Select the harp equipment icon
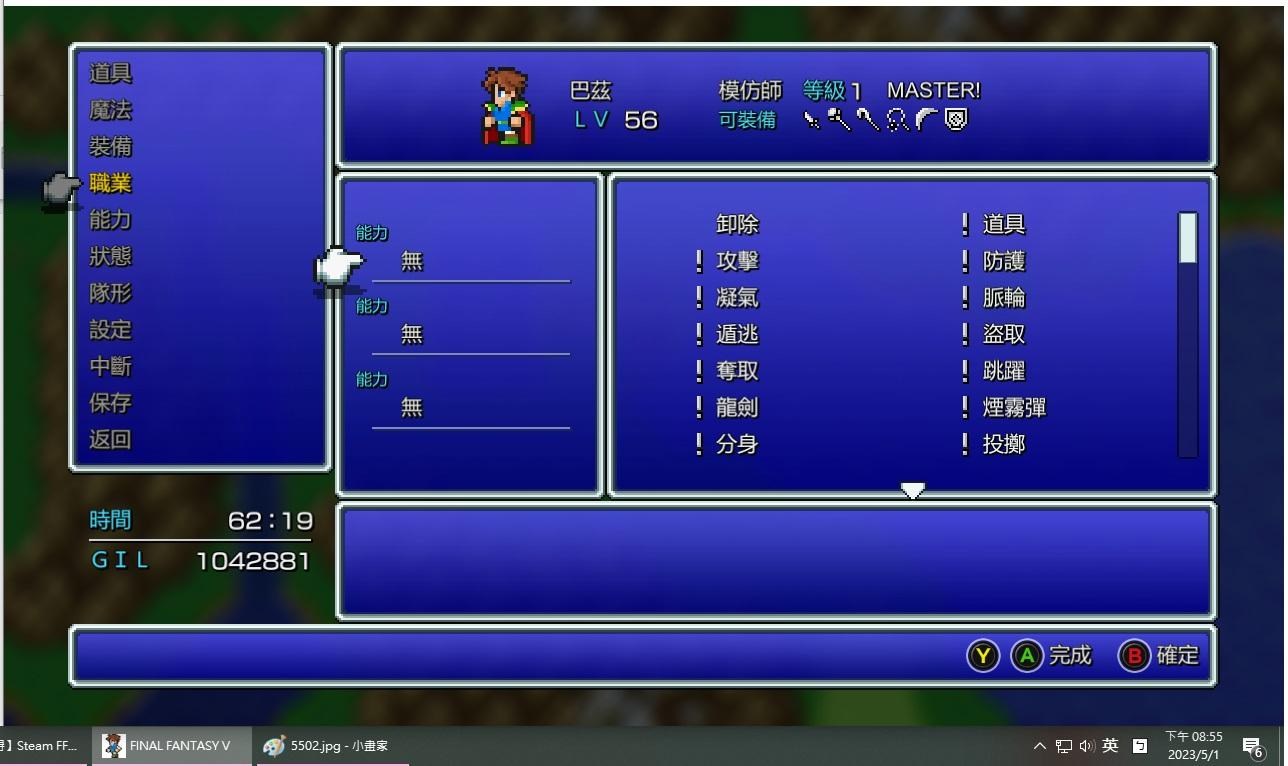Viewport: 1288px width, 766px height. [895, 120]
